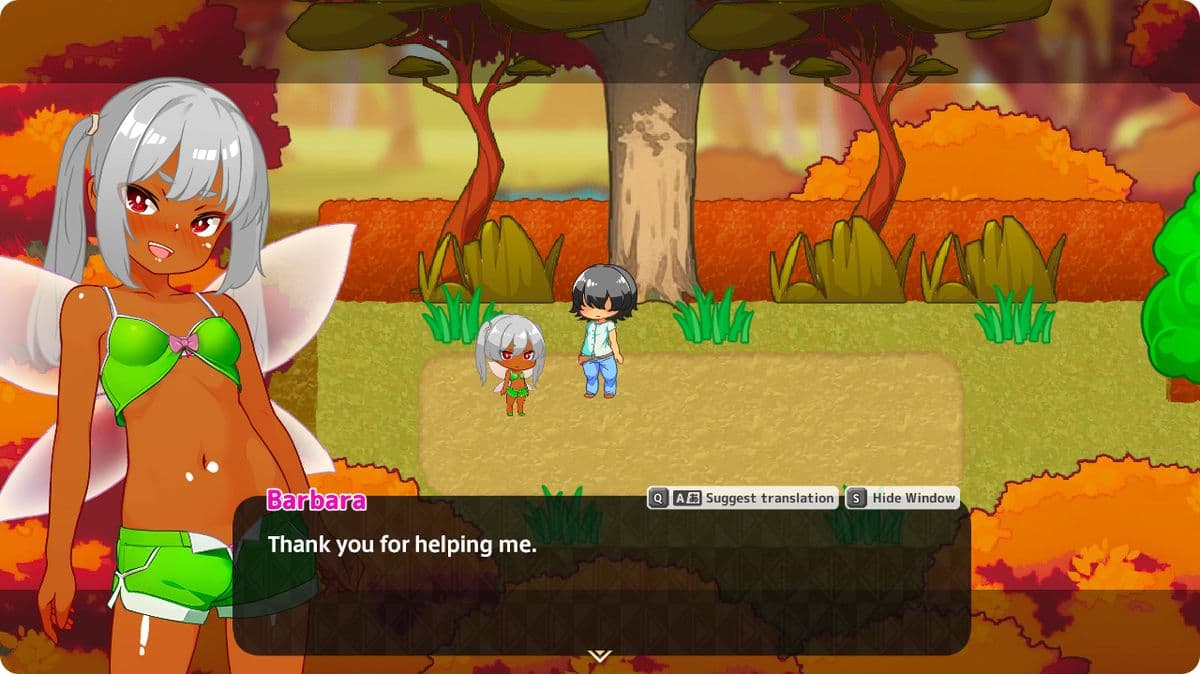Click the Suggest translation button
Image resolution: width=1200 pixels, height=674 pixels.
(742, 498)
